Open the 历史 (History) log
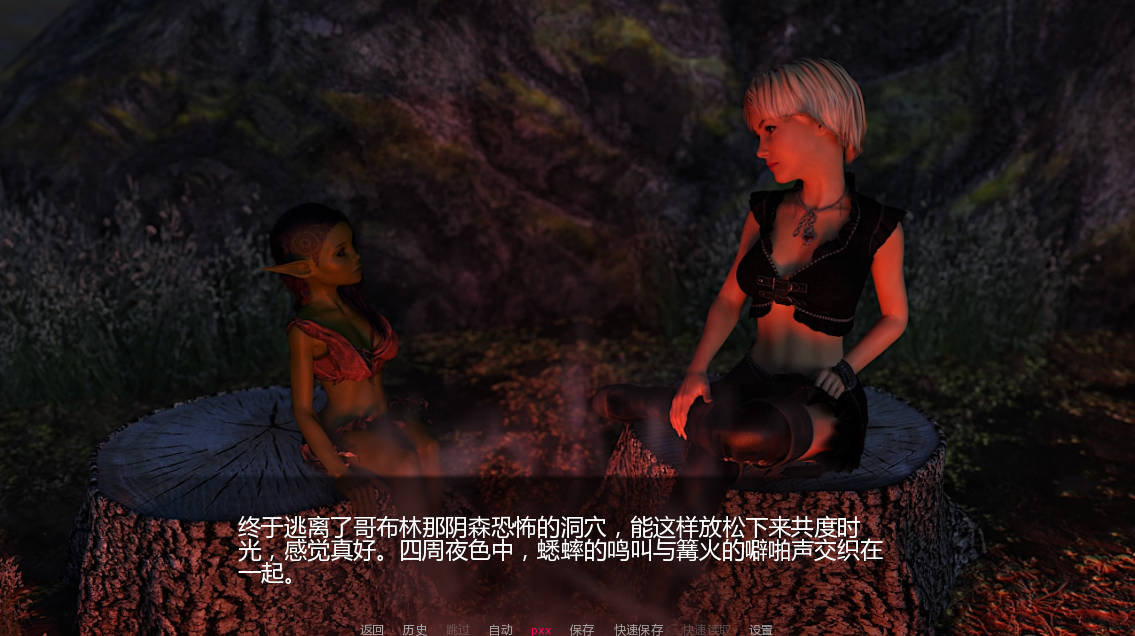This screenshot has height=636, width=1135. click(x=415, y=630)
